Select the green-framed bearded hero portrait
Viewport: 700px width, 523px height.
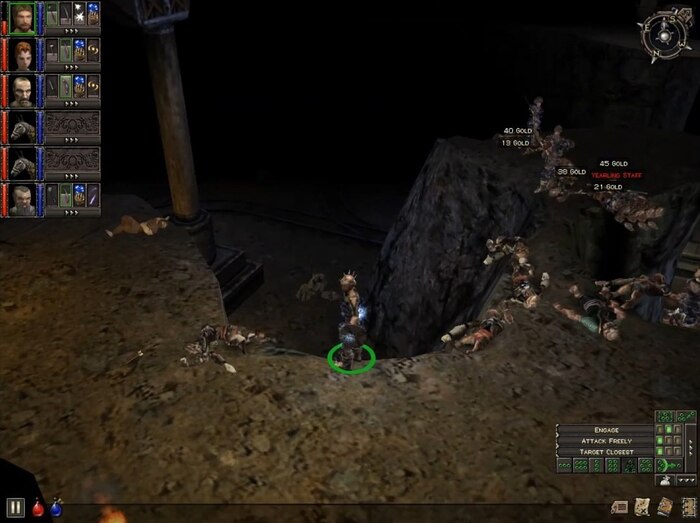coord(22,17)
